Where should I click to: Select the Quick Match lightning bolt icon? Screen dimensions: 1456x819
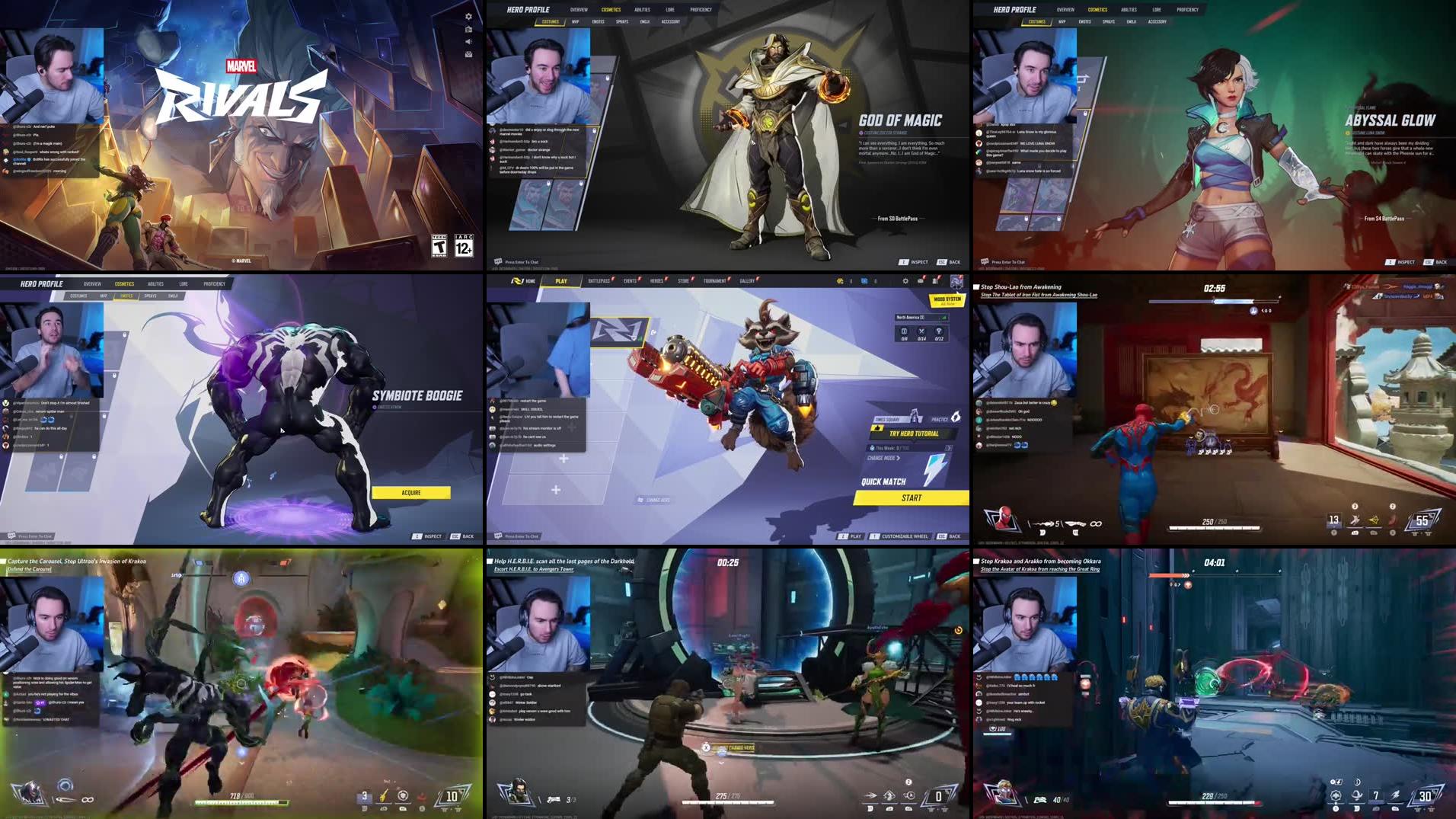[934, 469]
